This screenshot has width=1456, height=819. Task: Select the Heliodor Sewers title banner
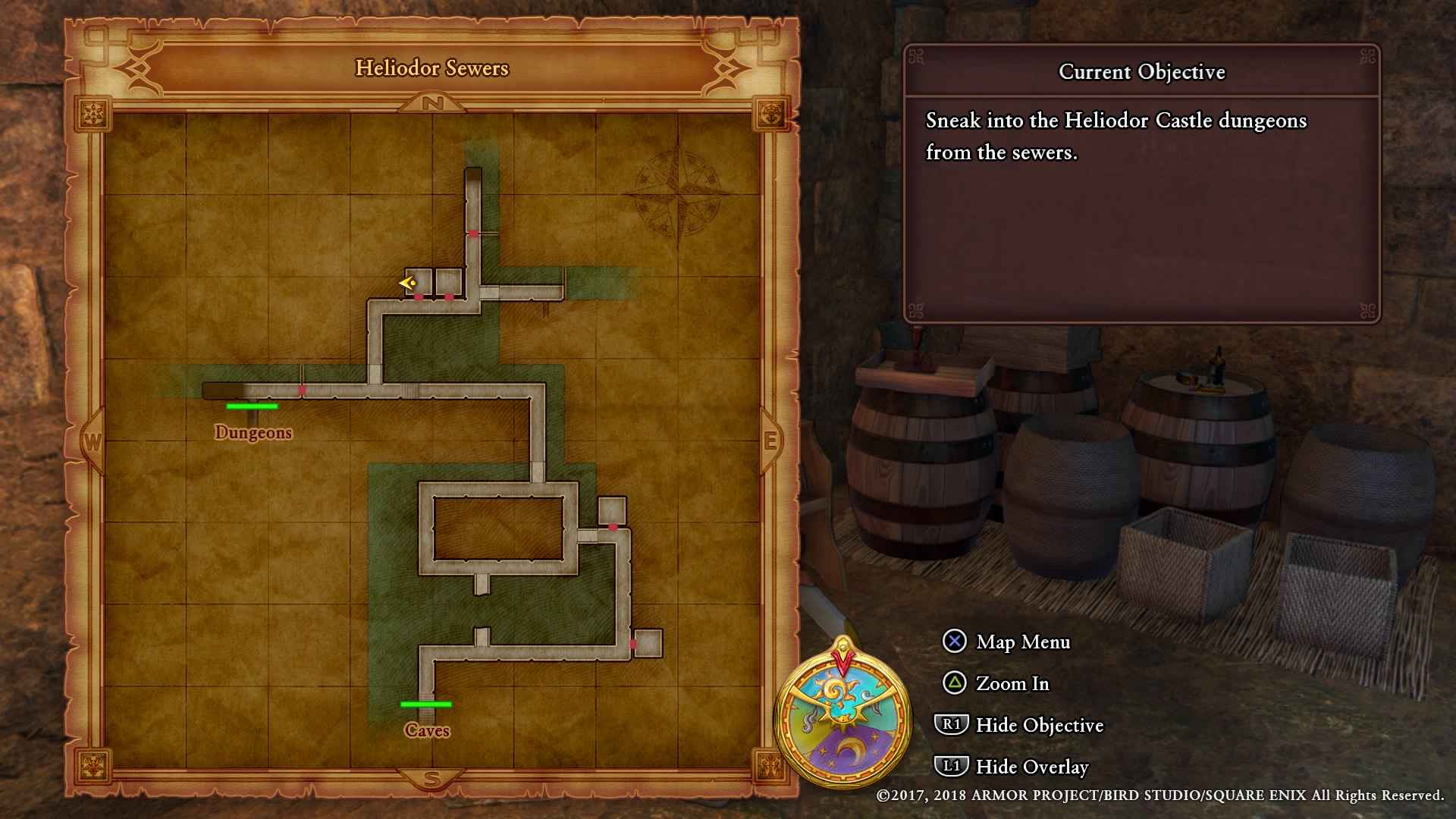point(431,68)
